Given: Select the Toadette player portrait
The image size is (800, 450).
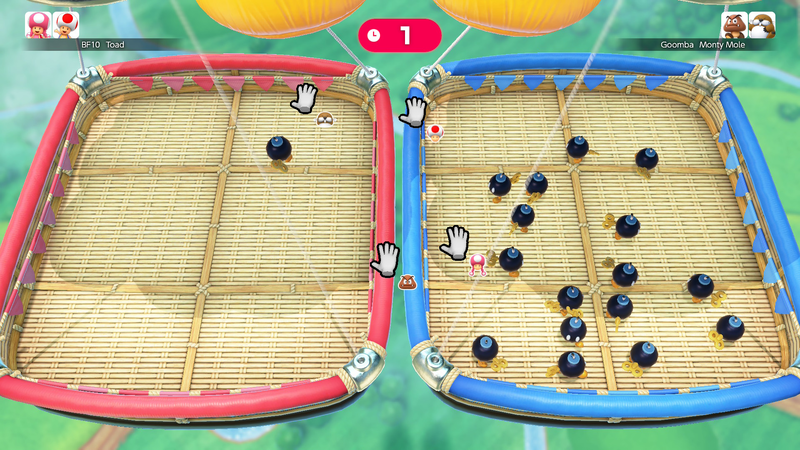Looking at the screenshot, I should coord(38,24).
